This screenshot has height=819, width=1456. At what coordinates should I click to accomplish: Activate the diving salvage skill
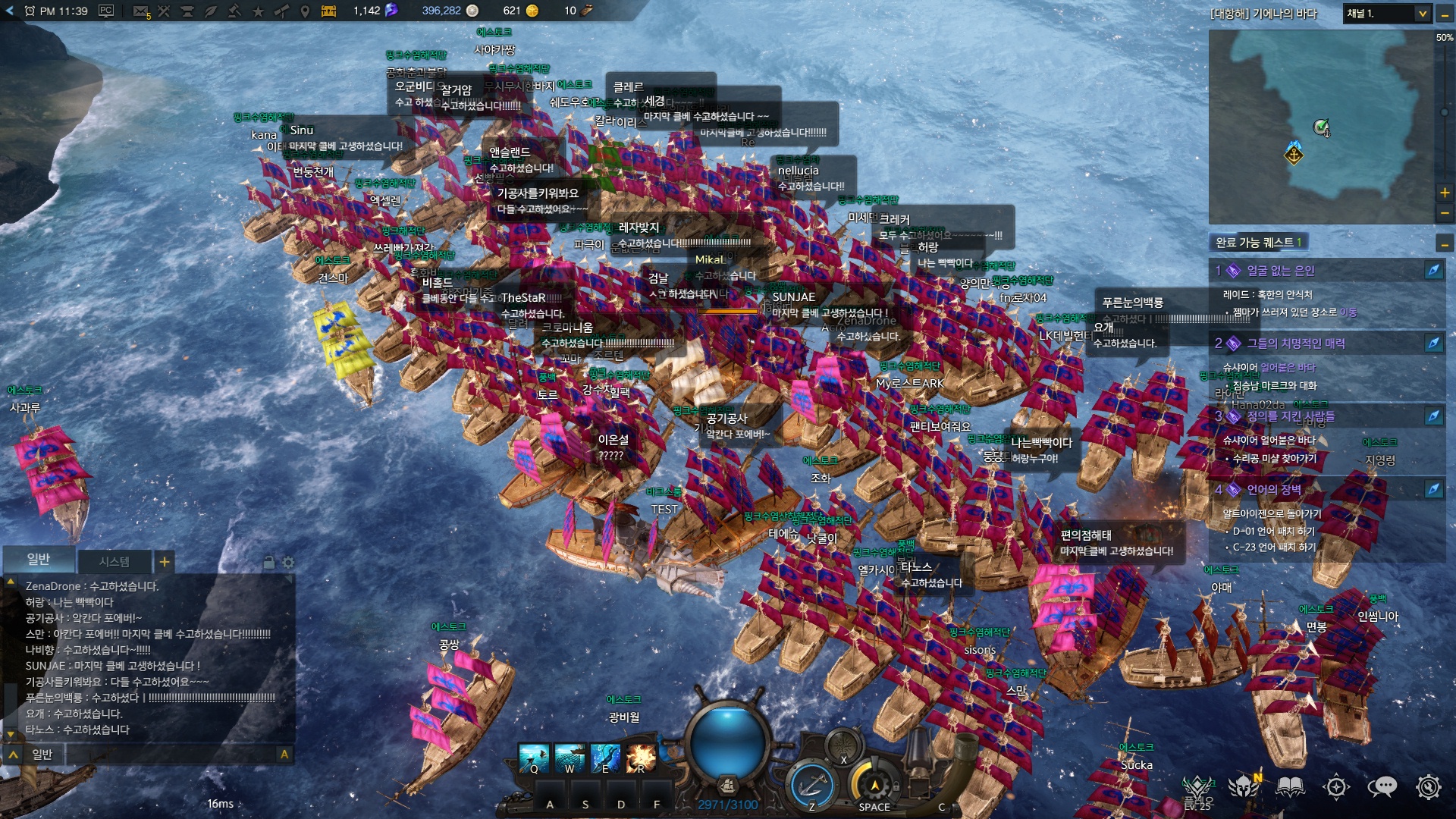tap(605, 757)
